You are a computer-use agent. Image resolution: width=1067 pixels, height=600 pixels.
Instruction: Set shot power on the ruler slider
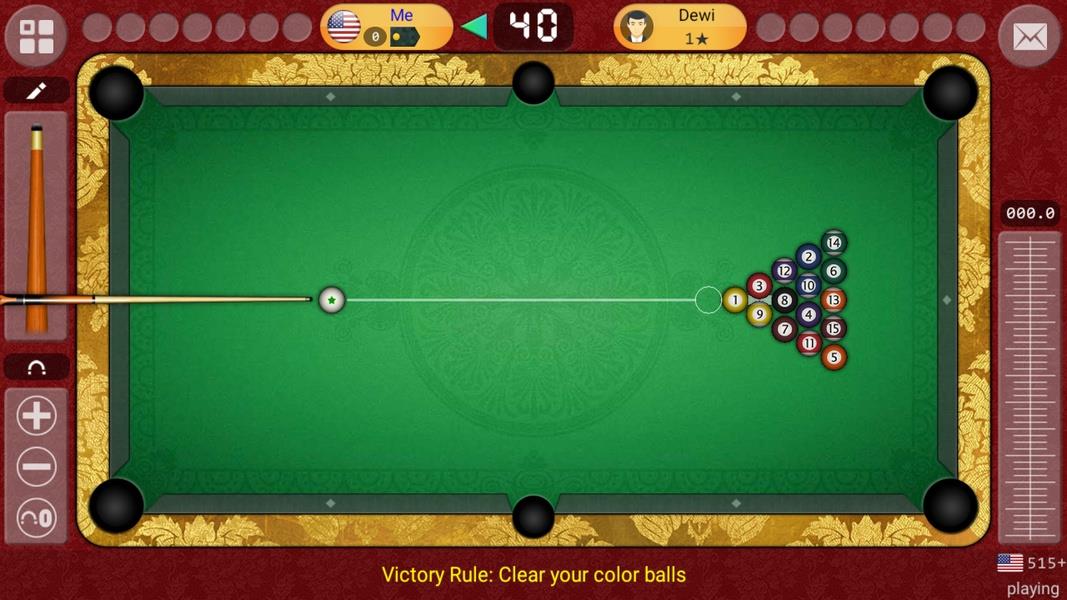(x=1029, y=385)
